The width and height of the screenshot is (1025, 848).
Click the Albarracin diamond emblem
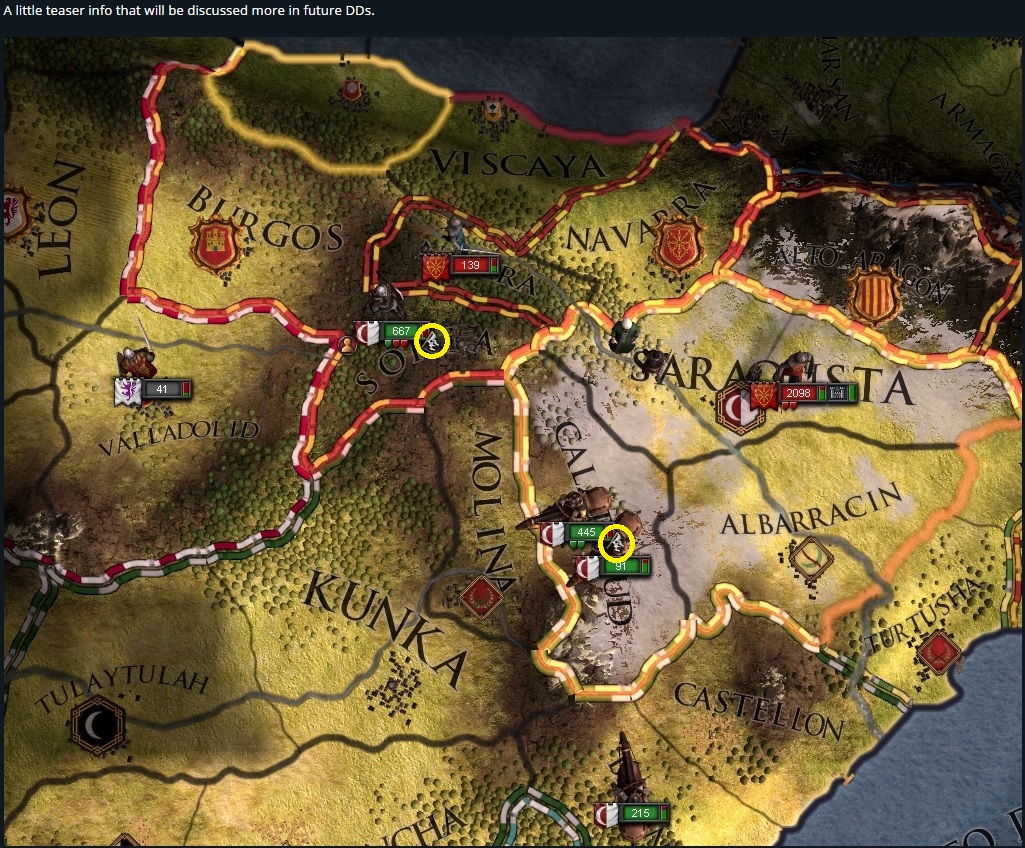coord(809,553)
